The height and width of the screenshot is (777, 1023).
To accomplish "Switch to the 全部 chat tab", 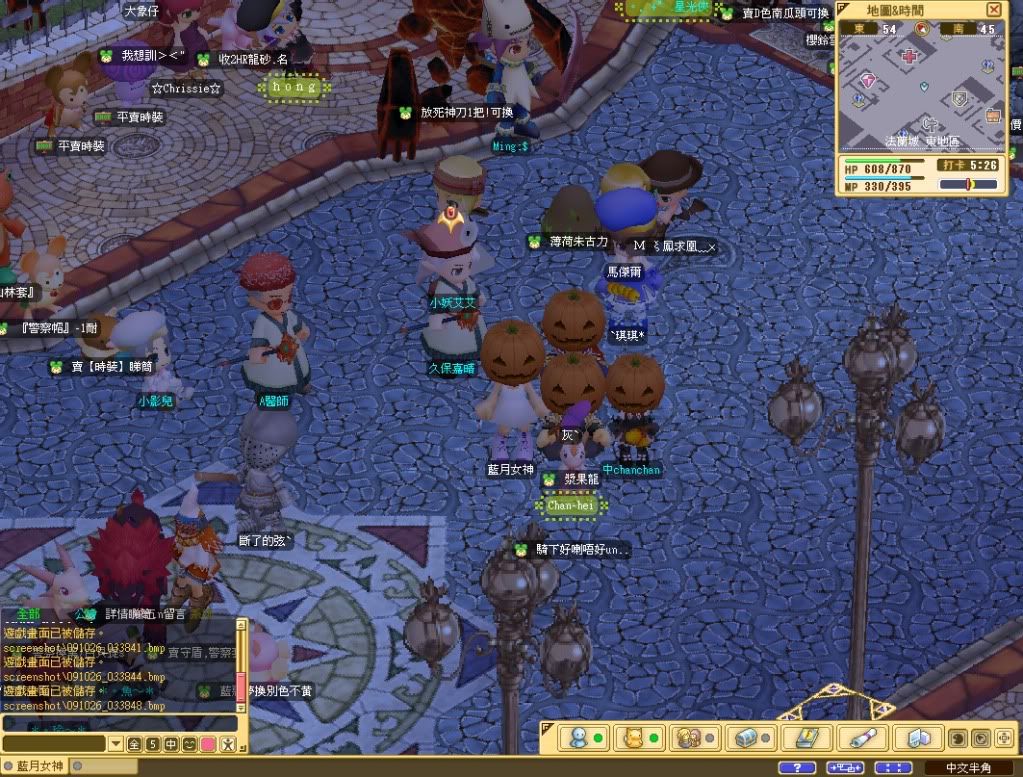I will (22, 613).
